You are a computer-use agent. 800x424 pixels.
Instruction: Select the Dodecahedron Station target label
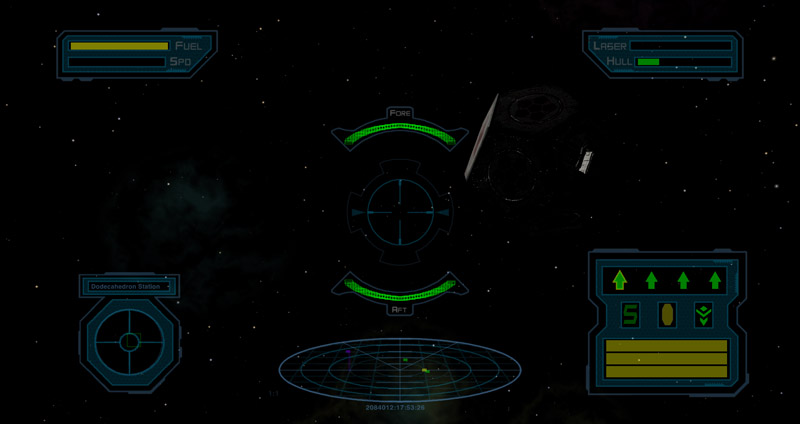coord(129,287)
